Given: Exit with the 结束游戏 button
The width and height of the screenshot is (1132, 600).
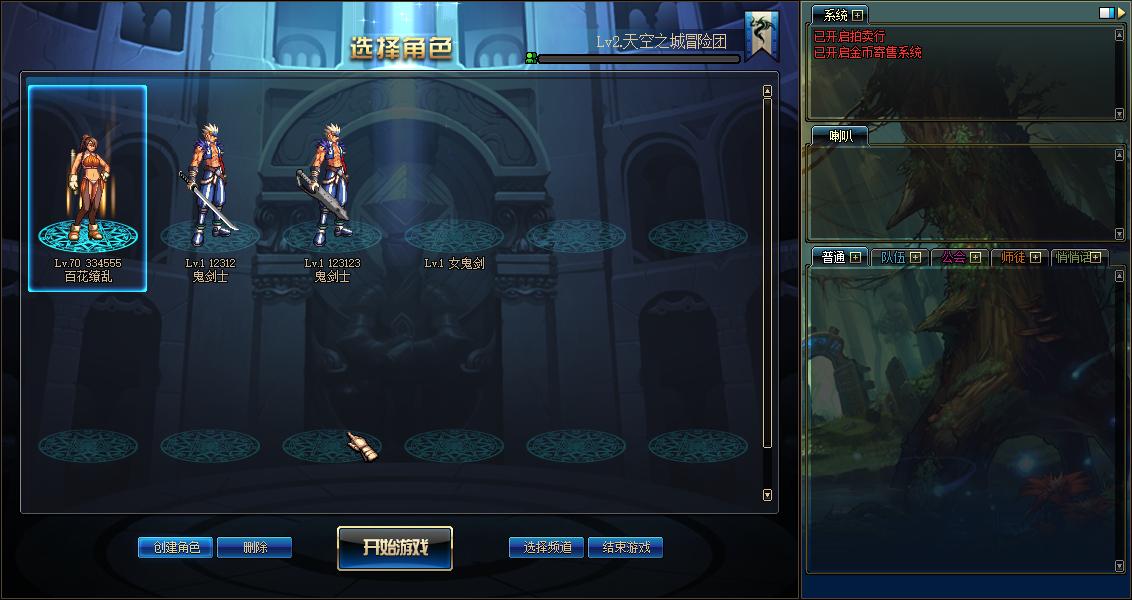Looking at the screenshot, I should 626,547.
